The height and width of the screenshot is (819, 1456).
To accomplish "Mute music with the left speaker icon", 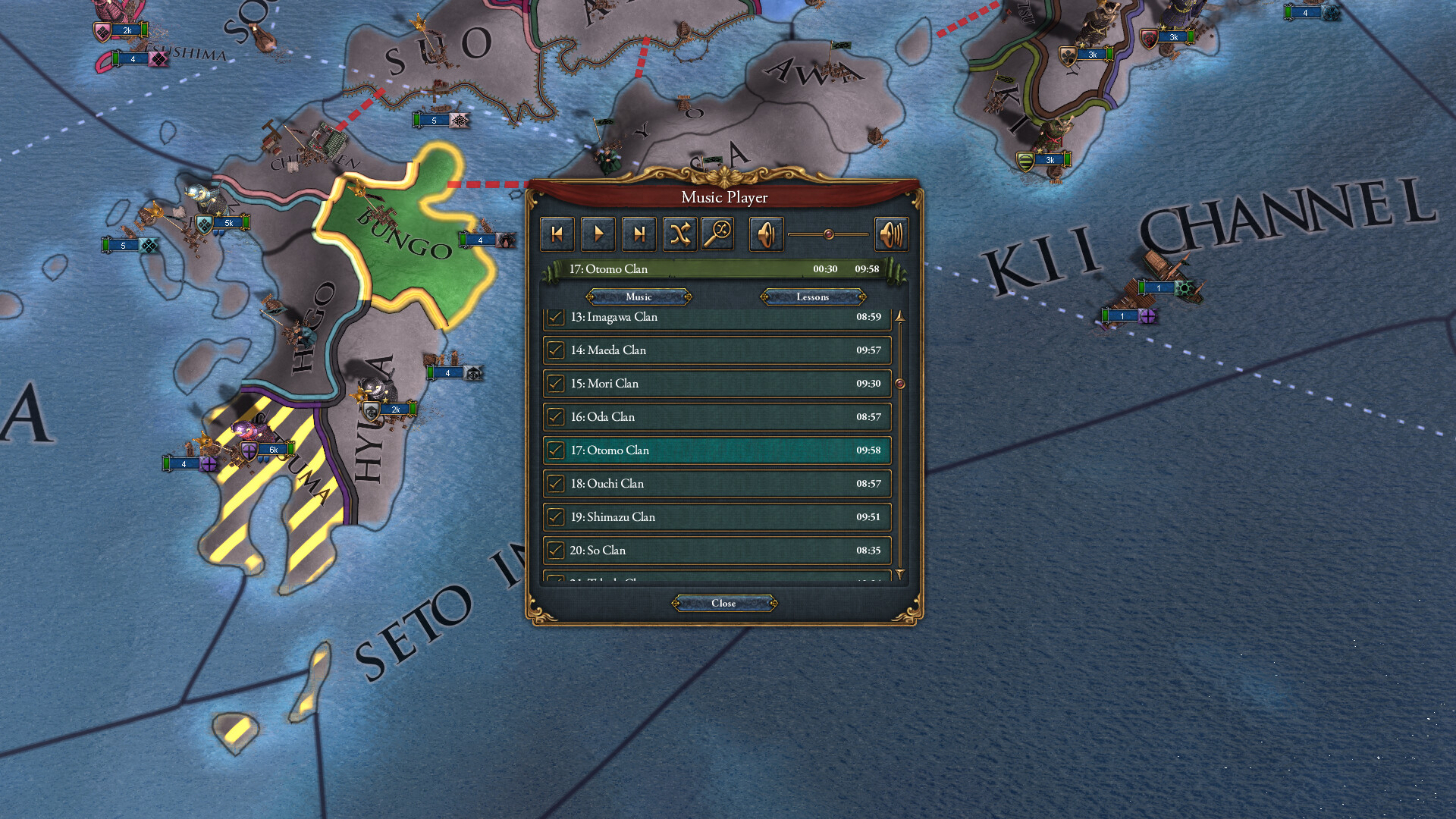I will click(766, 234).
